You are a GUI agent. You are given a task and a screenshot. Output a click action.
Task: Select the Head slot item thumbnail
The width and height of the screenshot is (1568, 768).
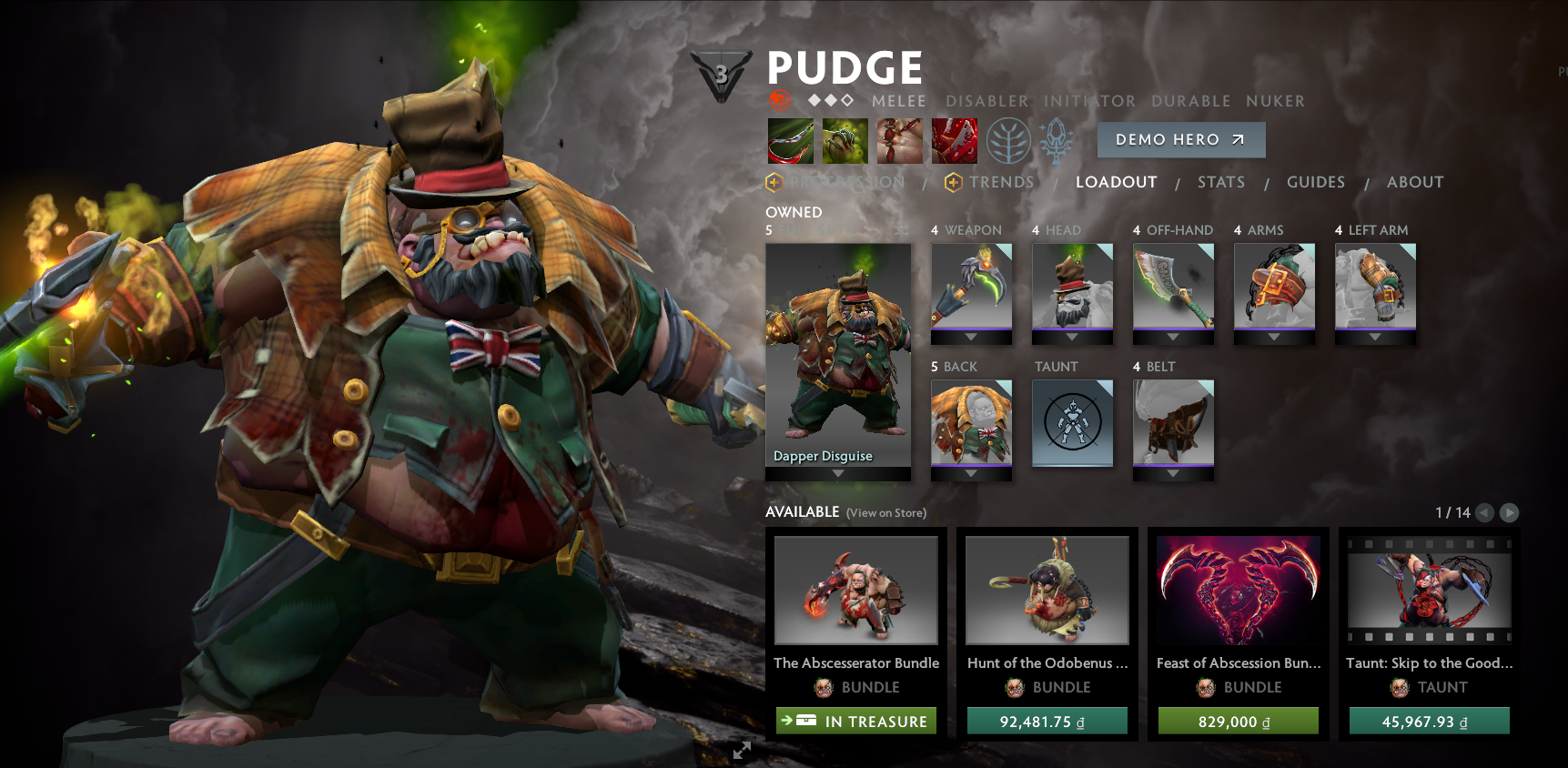pos(1072,287)
